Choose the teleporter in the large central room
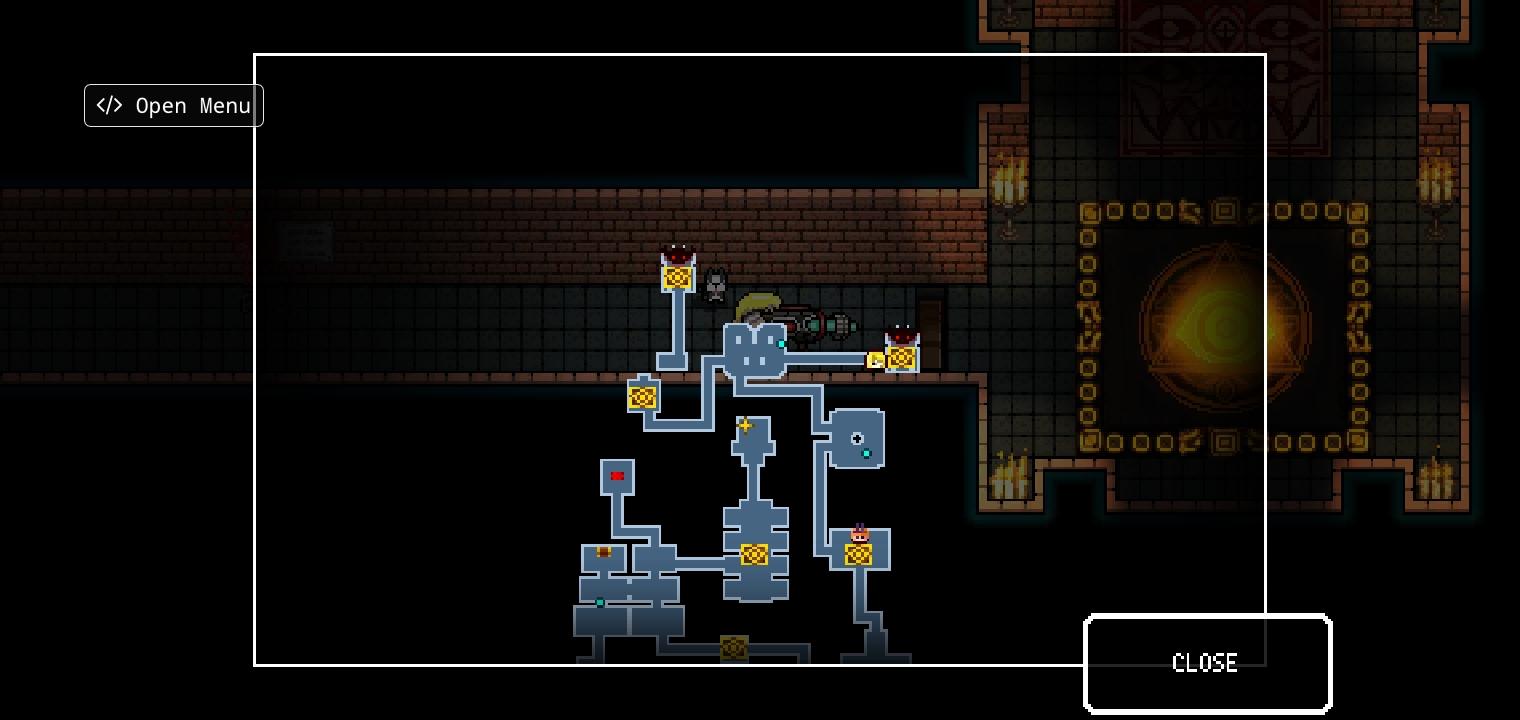Screen dimensions: 1520x720 coord(754,554)
